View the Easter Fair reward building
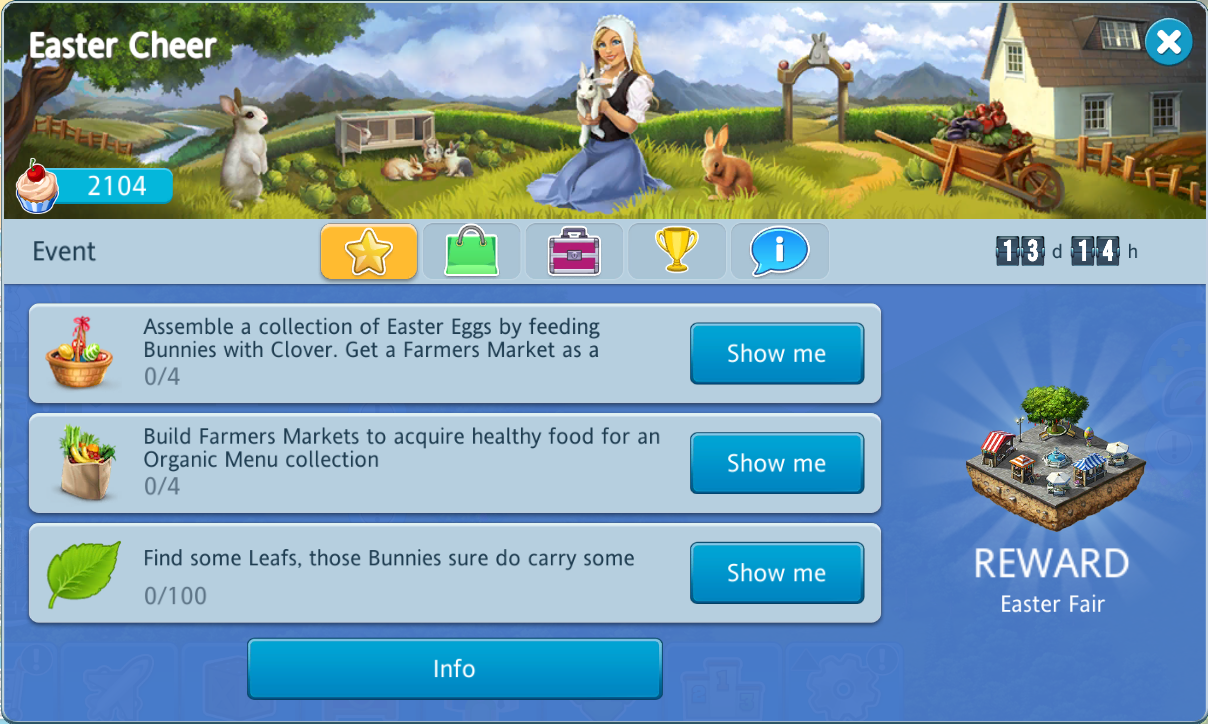This screenshot has width=1208, height=724. point(1052,457)
